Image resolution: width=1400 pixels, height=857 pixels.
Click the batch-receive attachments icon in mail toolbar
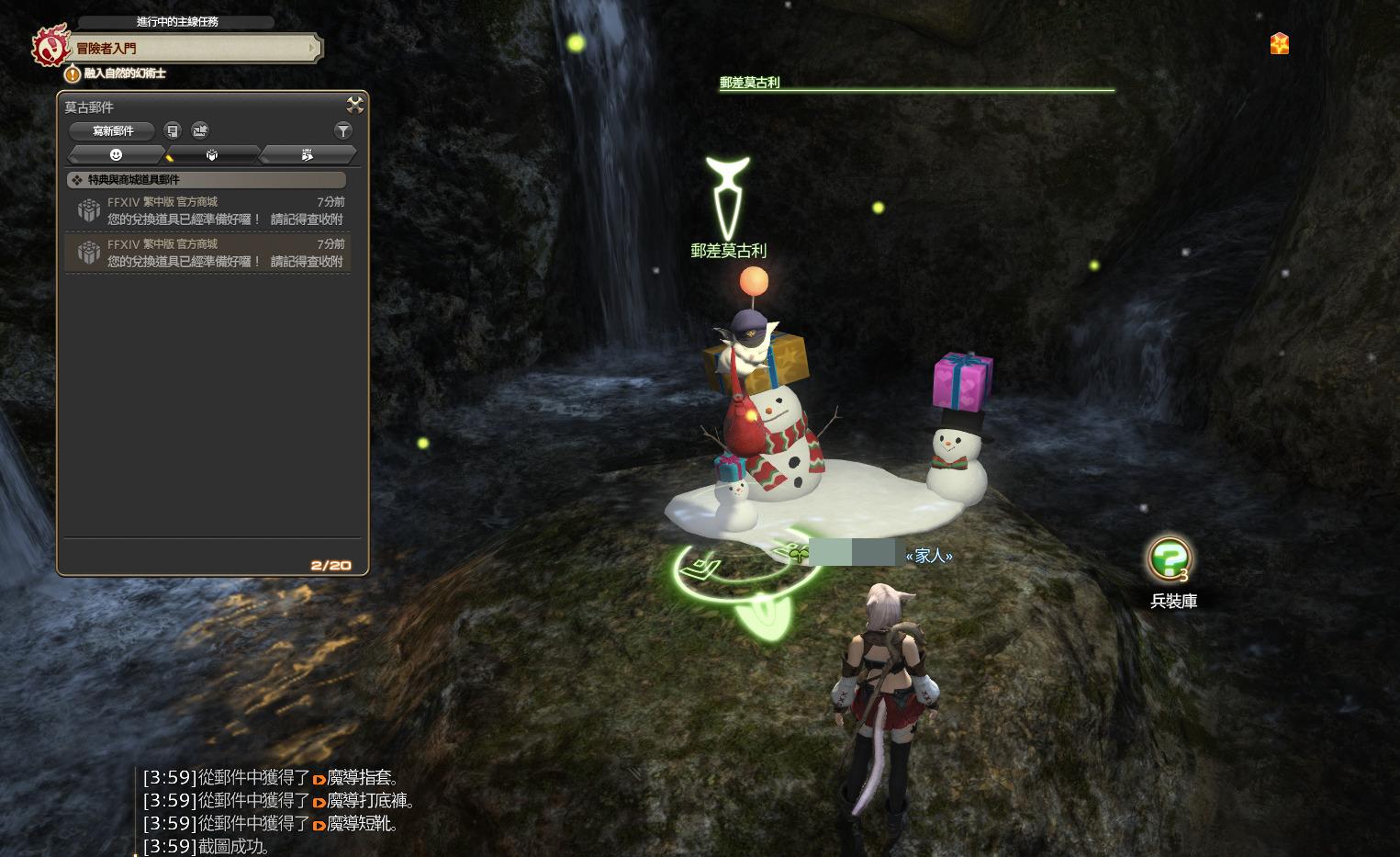coord(200,130)
